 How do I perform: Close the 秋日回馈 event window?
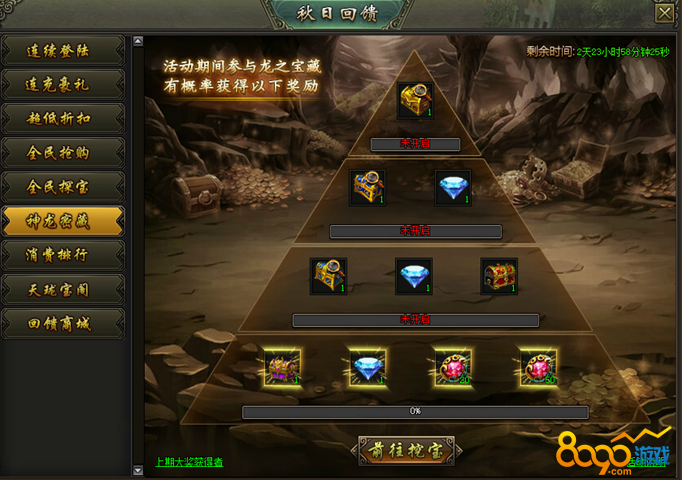(x=664, y=13)
